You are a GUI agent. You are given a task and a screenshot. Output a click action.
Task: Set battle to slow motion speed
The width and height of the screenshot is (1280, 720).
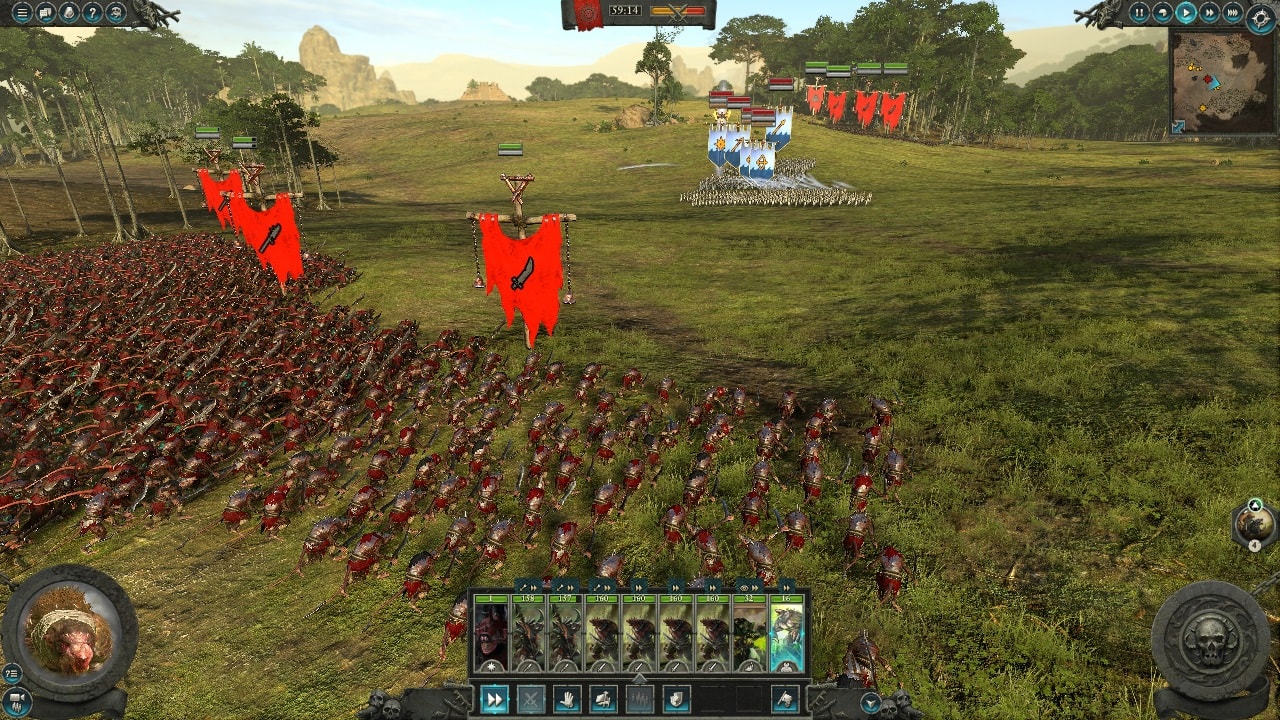1163,13
